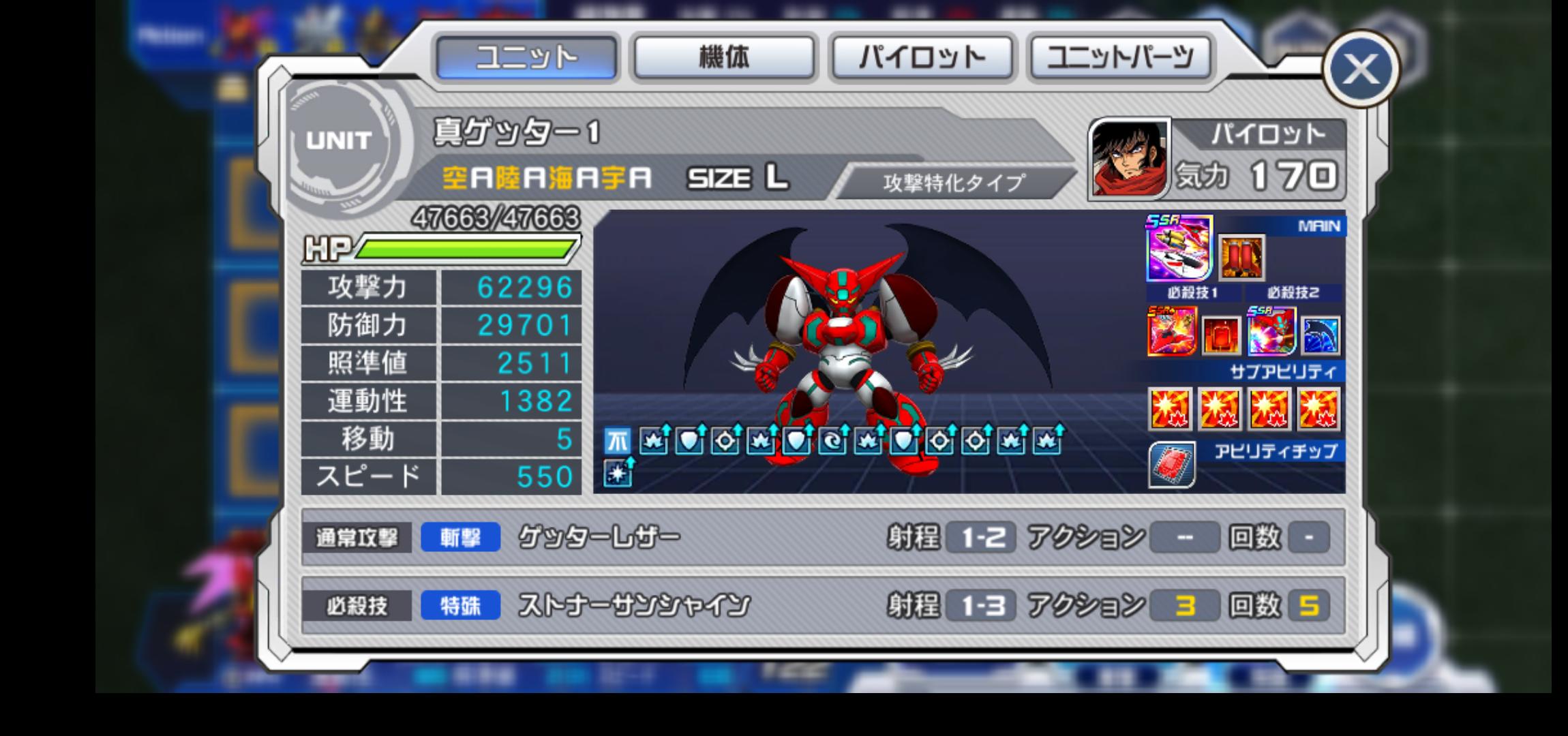
Task: Show the ユニットパーツ tab
Action: [1120, 57]
